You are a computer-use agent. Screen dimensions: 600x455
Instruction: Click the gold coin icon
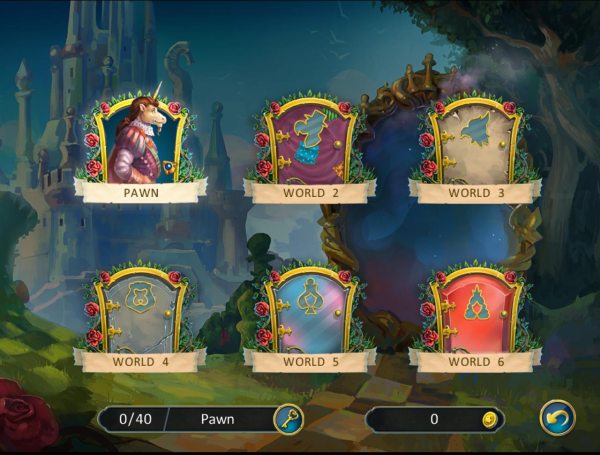(x=489, y=419)
